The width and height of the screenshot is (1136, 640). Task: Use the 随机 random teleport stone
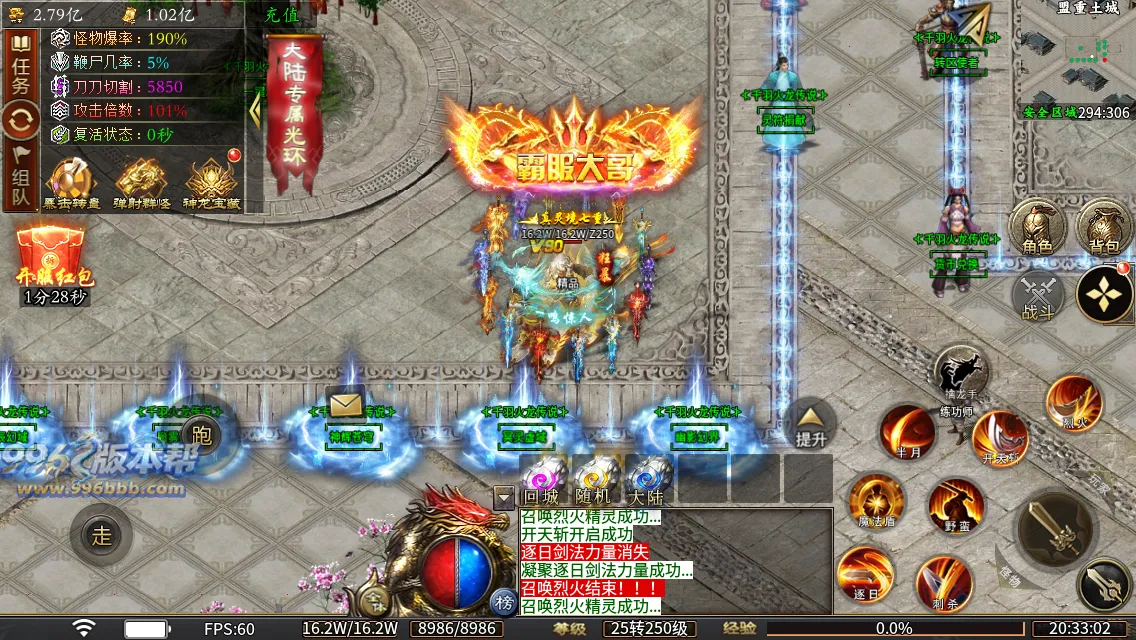point(594,479)
